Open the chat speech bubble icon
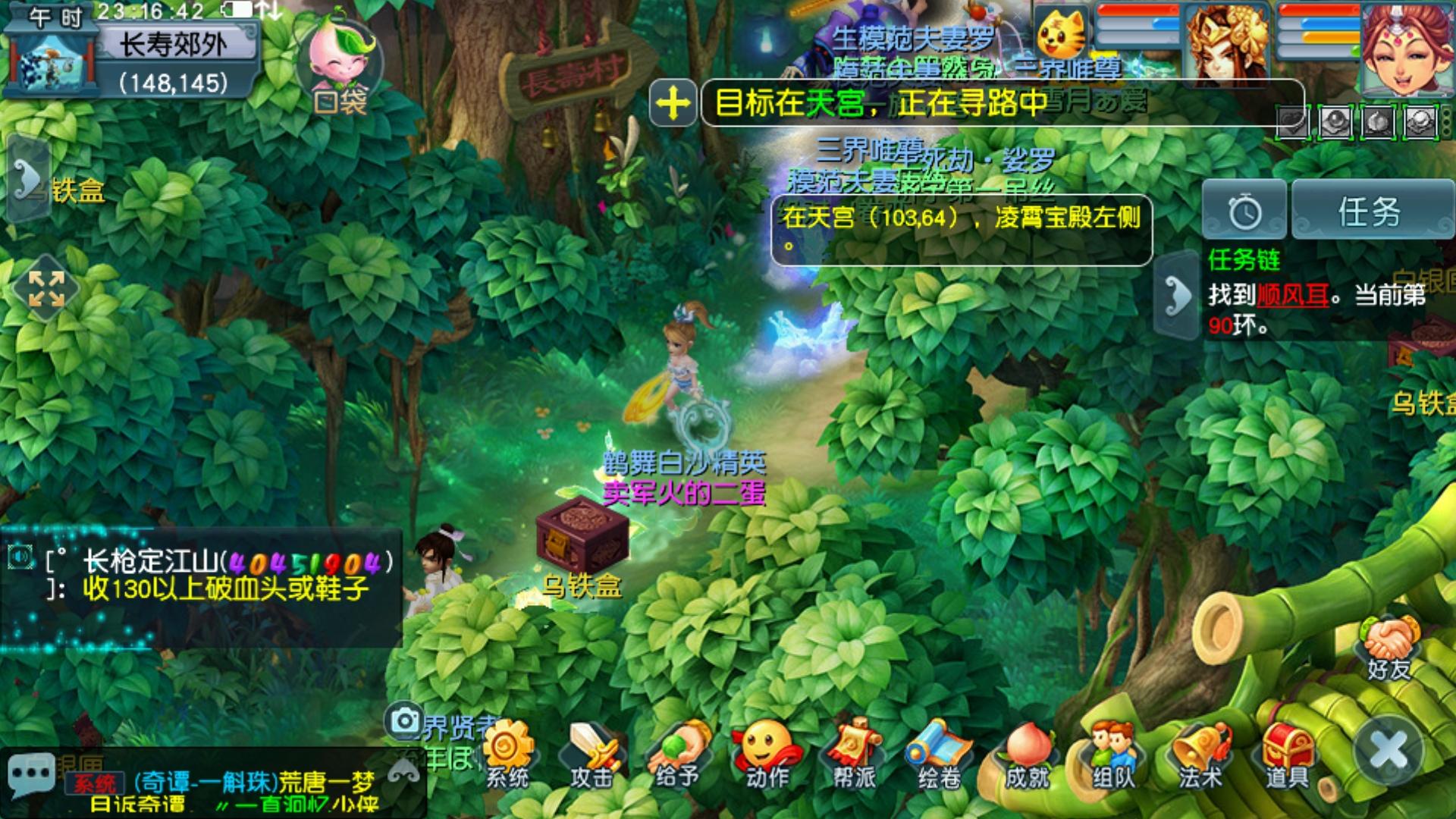The width and height of the screenshot is (1456, 819). 30,774
